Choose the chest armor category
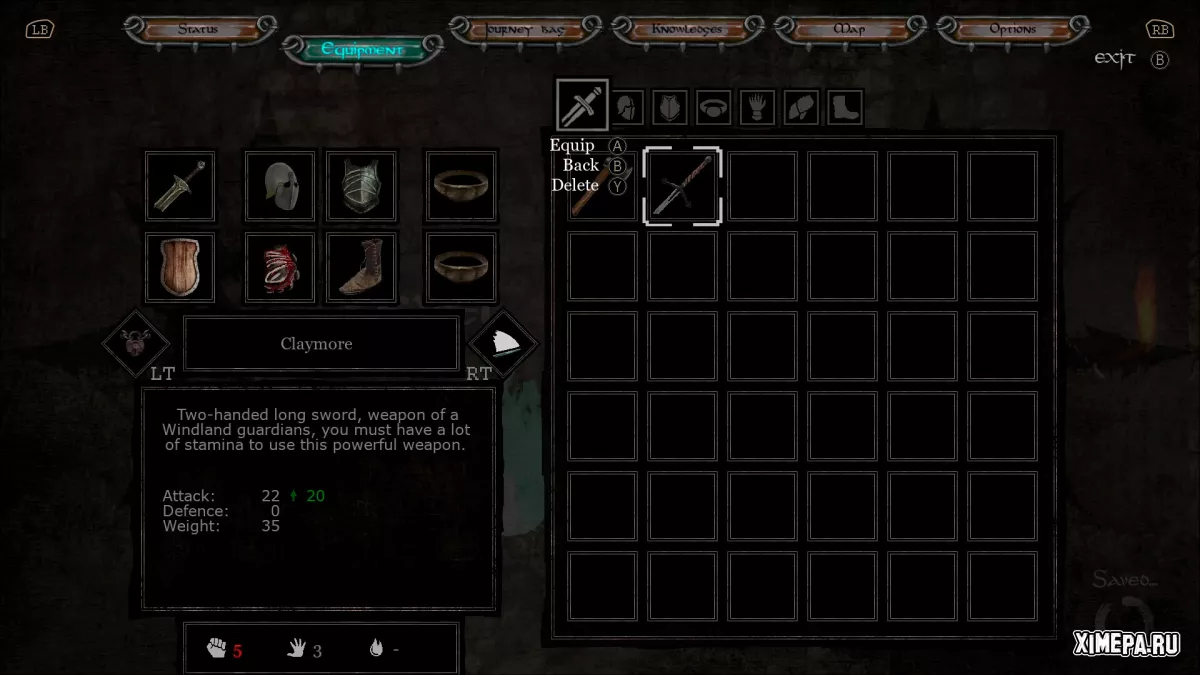This screenshot has width=1200, height=675. 670,107
